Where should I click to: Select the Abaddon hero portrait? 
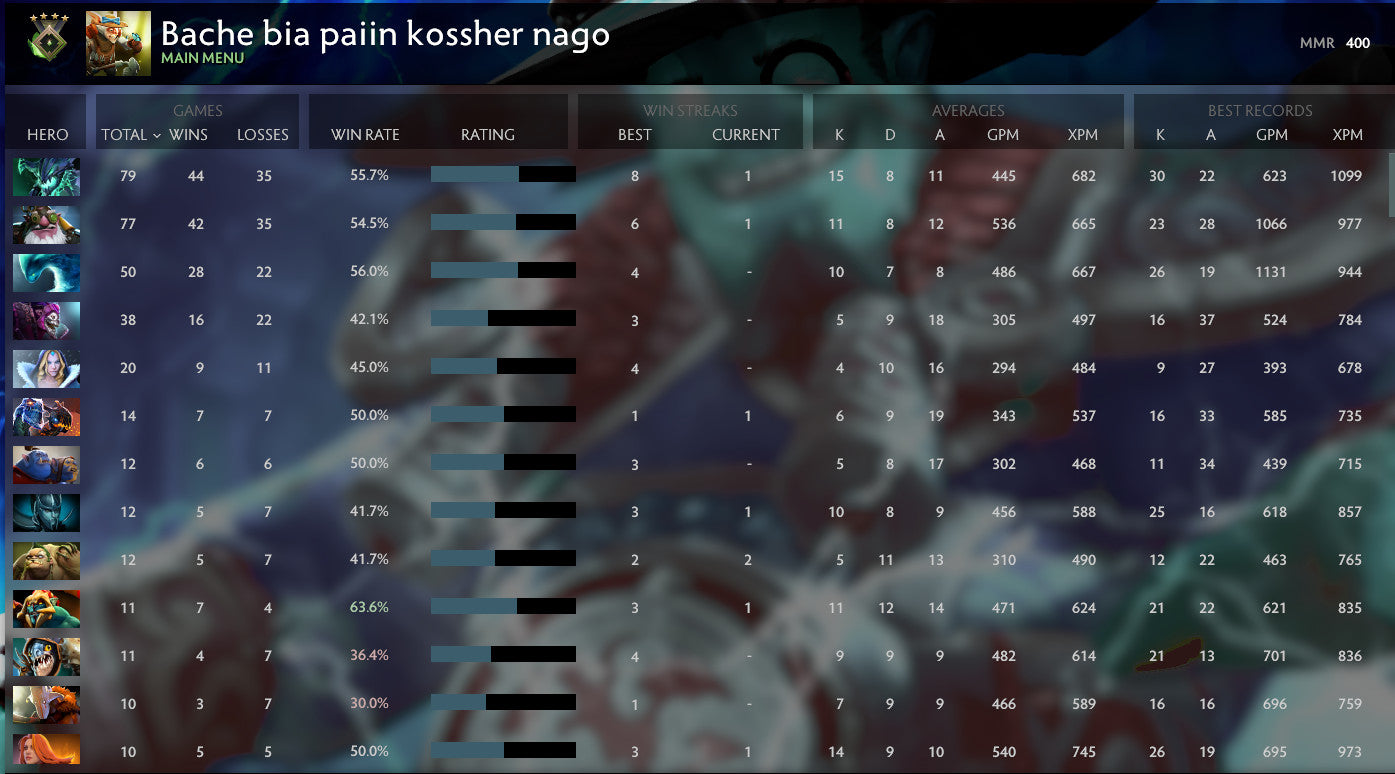pos(45,511)
